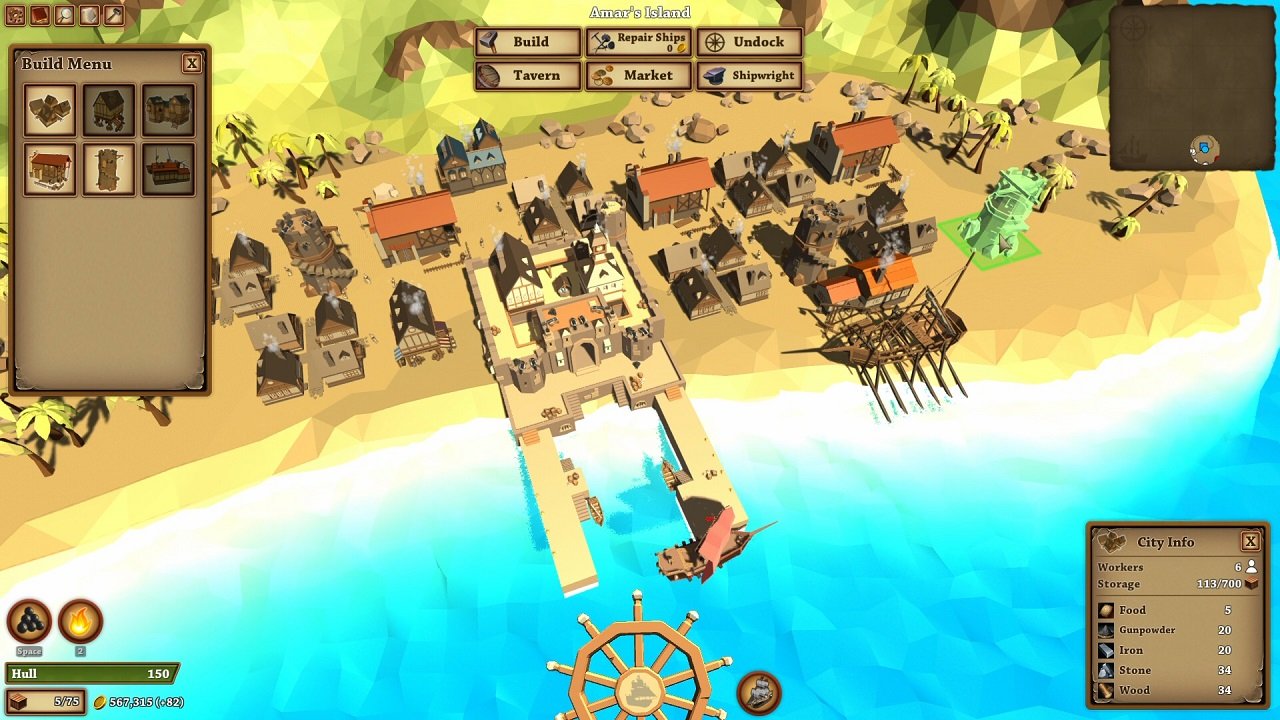Select the magnifying glass spyglass icon

click(x=63, y=13)
